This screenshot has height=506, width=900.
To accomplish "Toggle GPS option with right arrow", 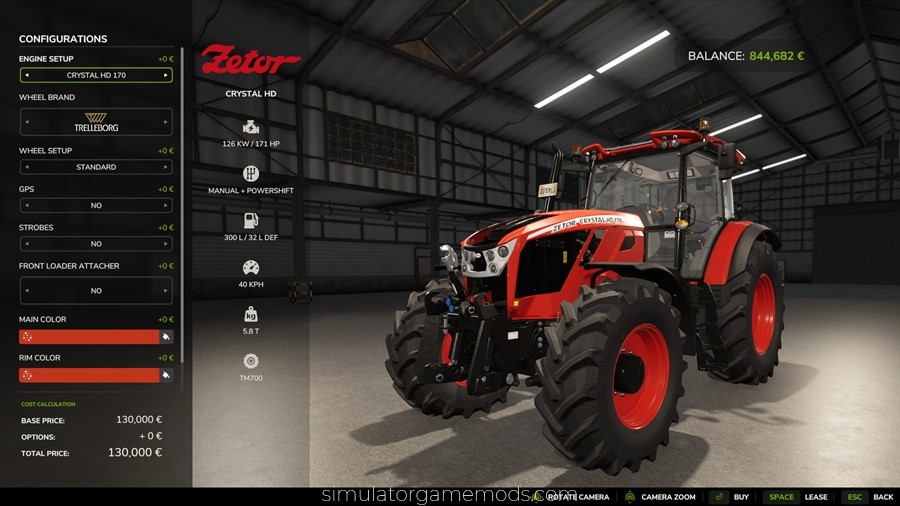I will pyautogui.click(x=166, y=205).
